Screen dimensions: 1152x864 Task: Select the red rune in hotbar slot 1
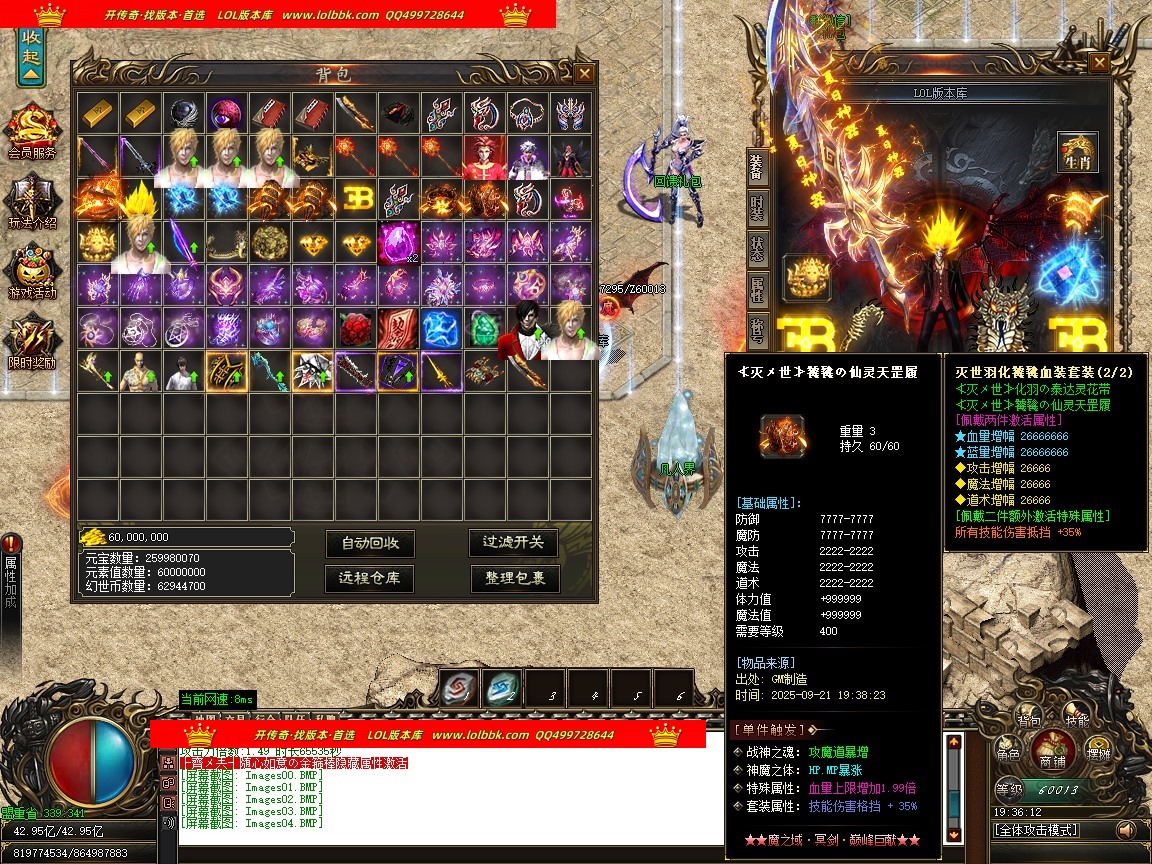click(x=459, y=688)
